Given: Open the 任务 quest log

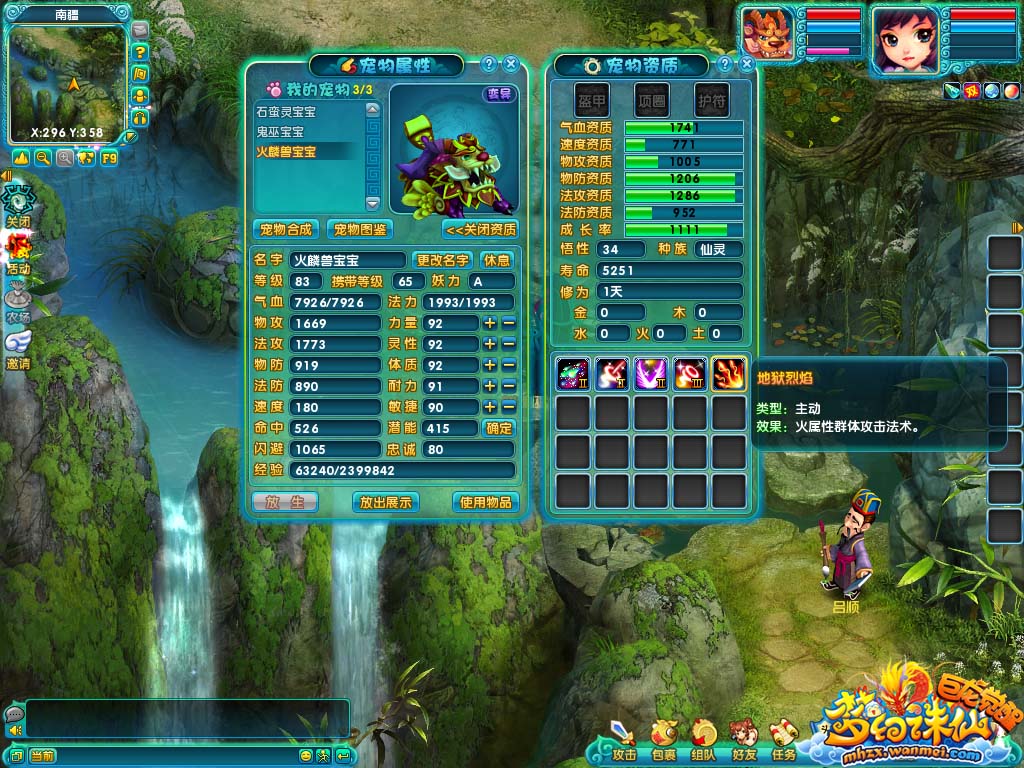Looking at the screenshot, I should pyautogui.click(x=783, y=740).
